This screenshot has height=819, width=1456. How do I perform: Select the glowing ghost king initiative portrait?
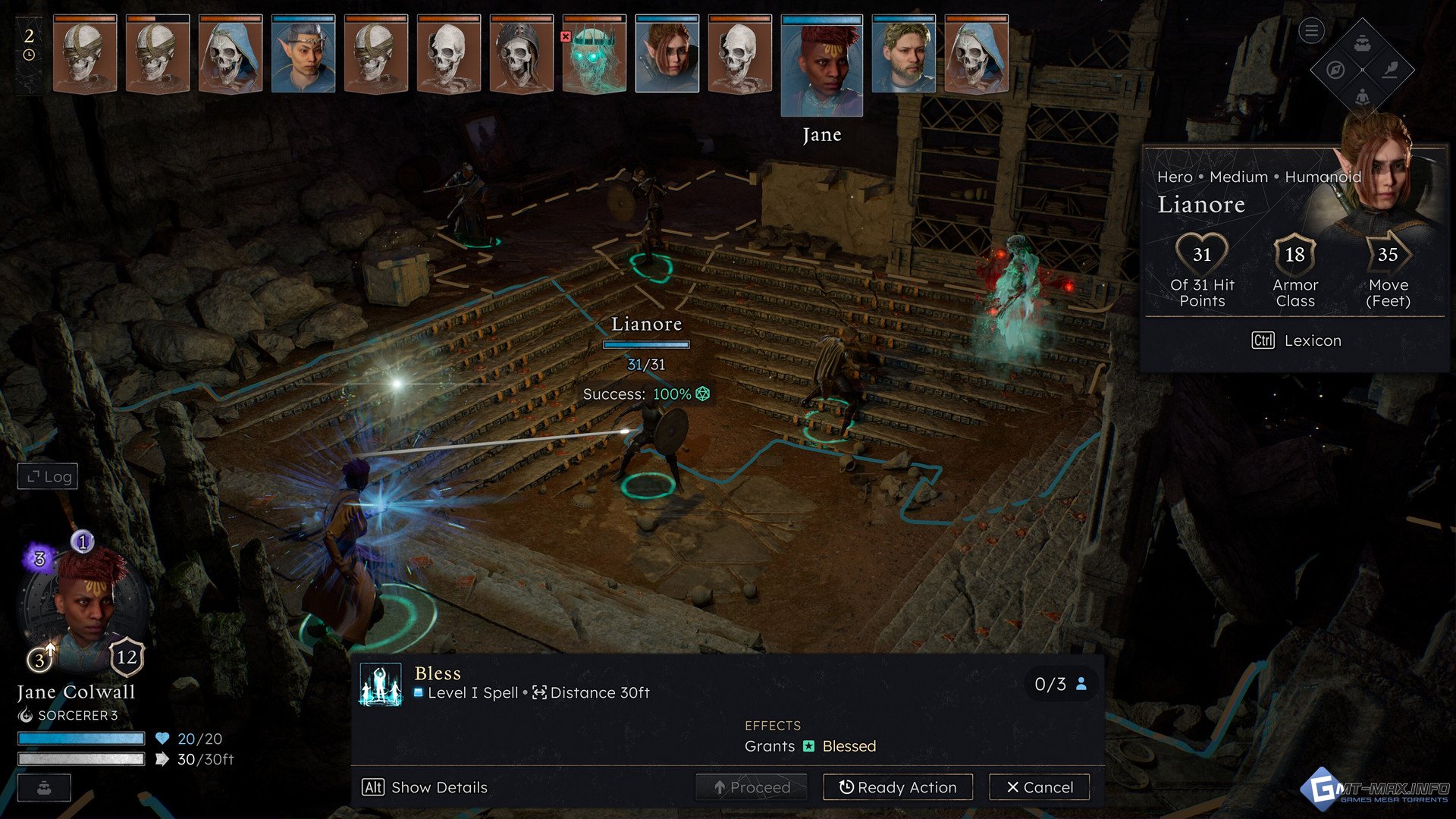pos(595,55)
